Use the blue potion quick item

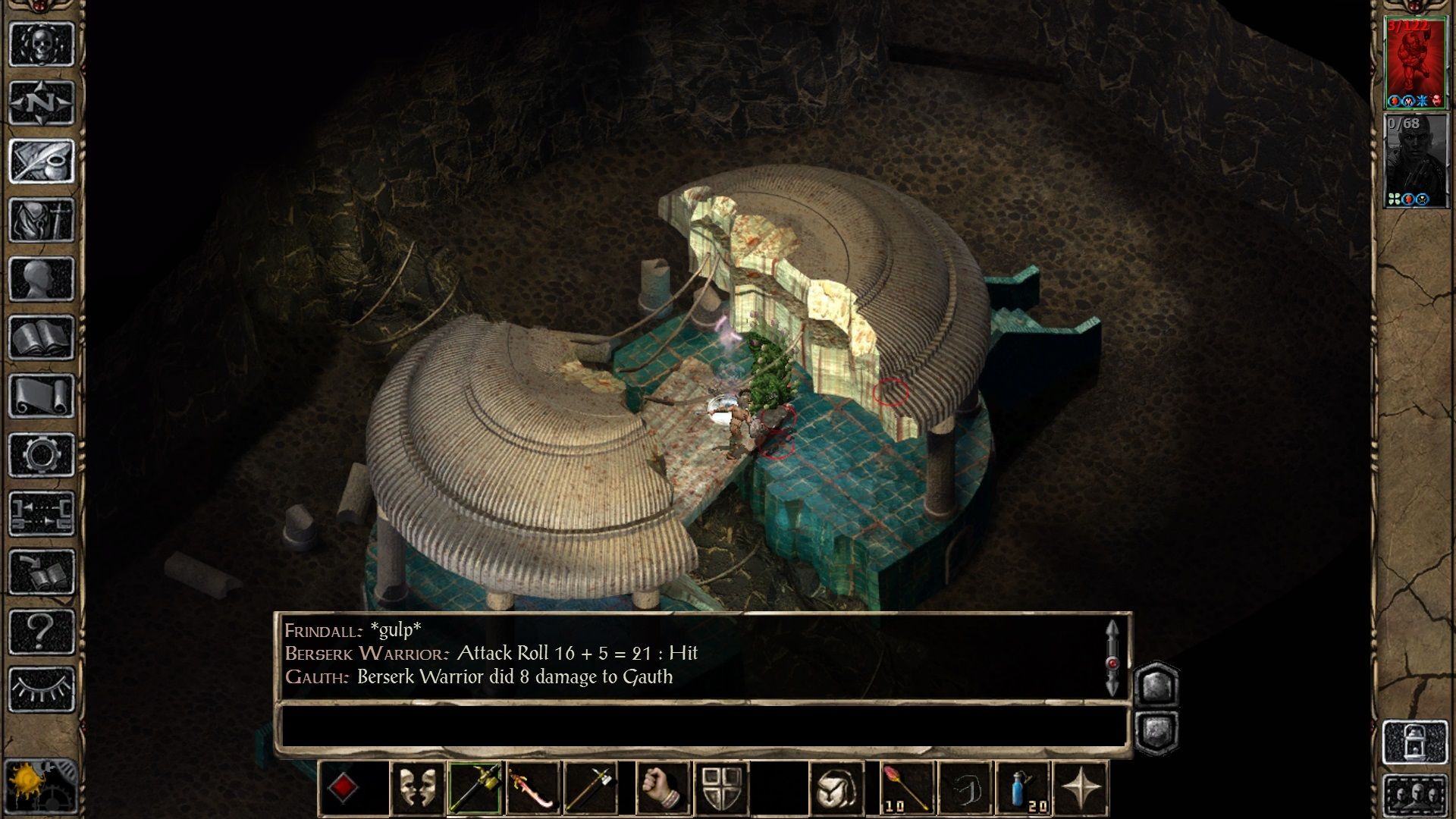pyautogui.click(x=1024, y=789)
